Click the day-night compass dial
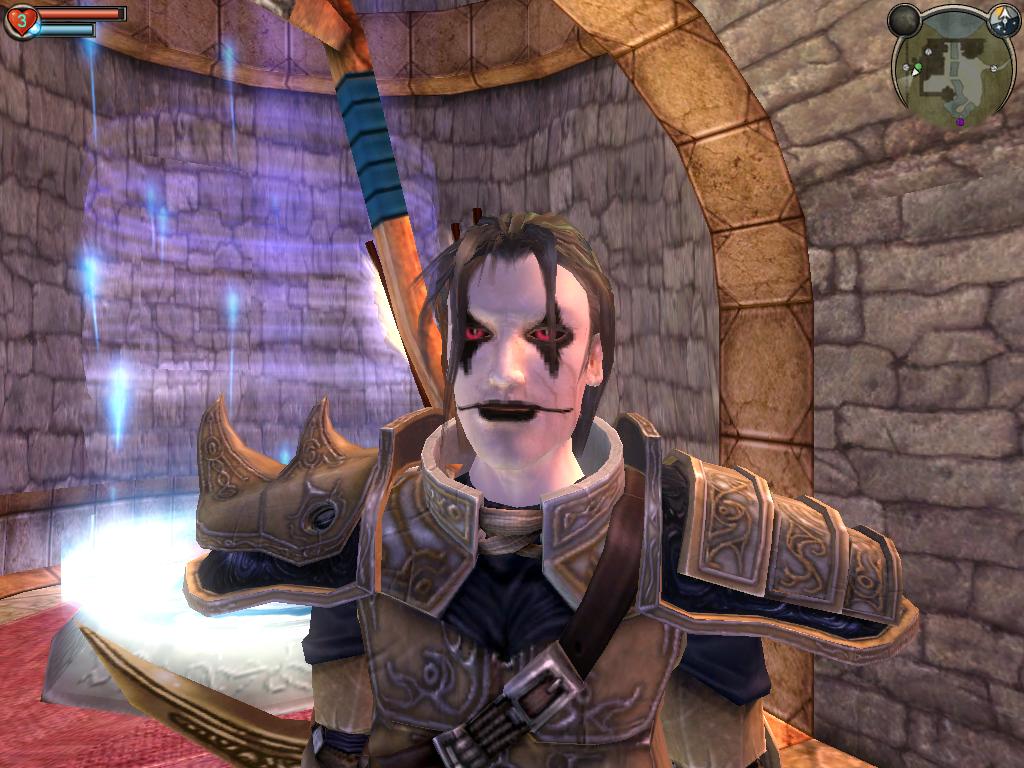This screenshot has height=768, width=1024. coord(1003,19)
